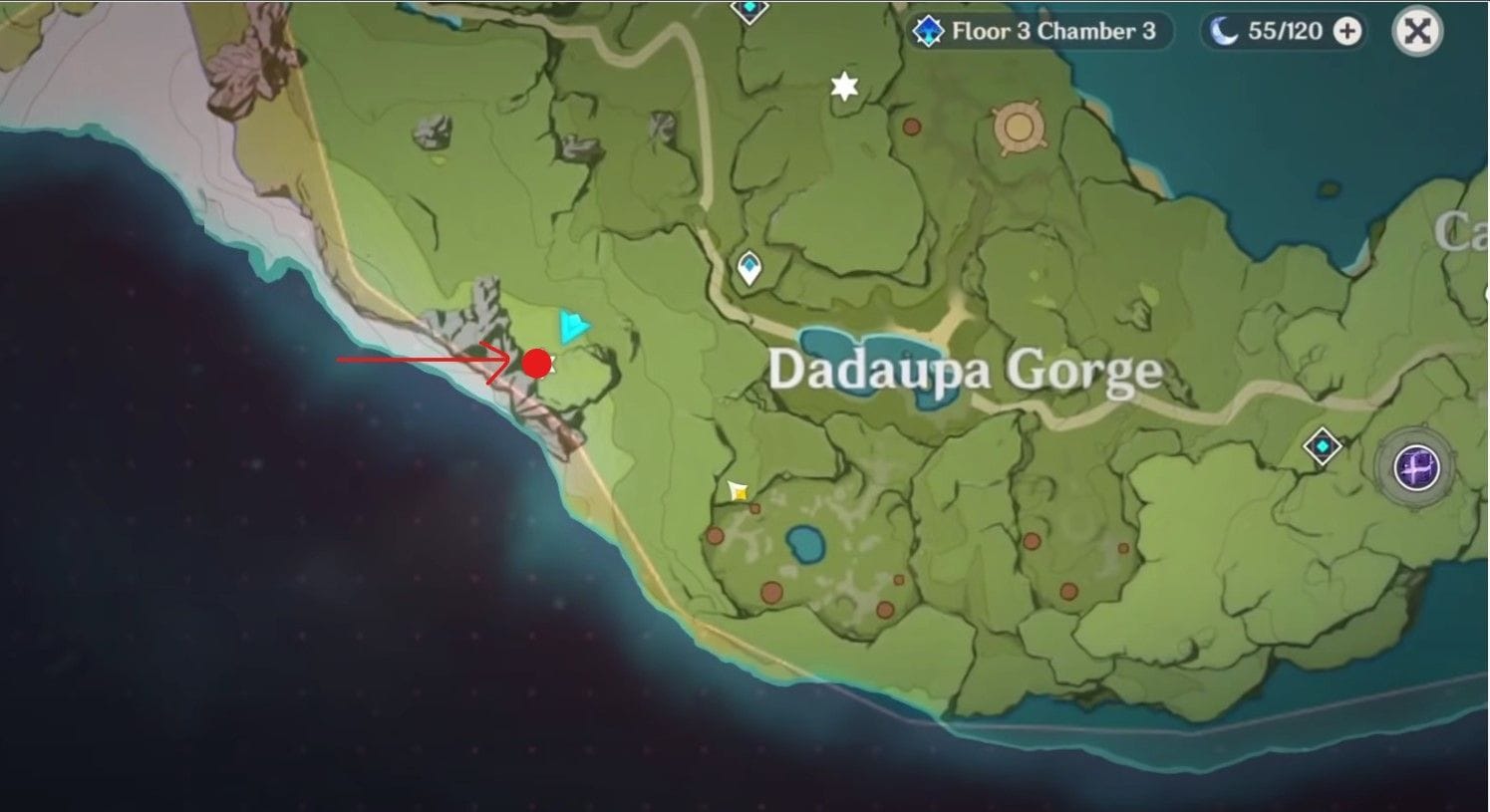Click the yellow custom pin flag marker

(x=737, y=489)
